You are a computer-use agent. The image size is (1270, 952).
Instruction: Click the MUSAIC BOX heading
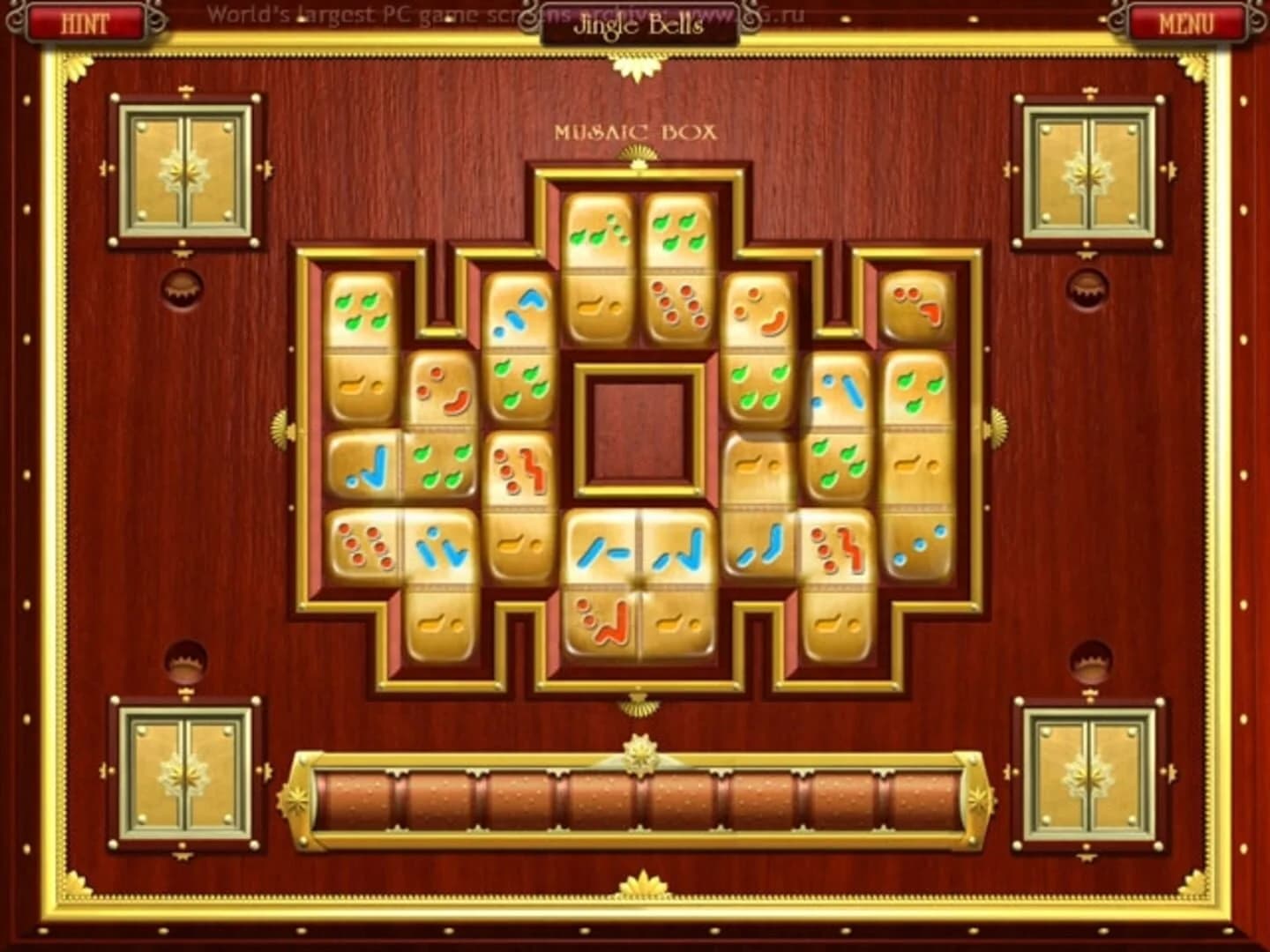637,132
